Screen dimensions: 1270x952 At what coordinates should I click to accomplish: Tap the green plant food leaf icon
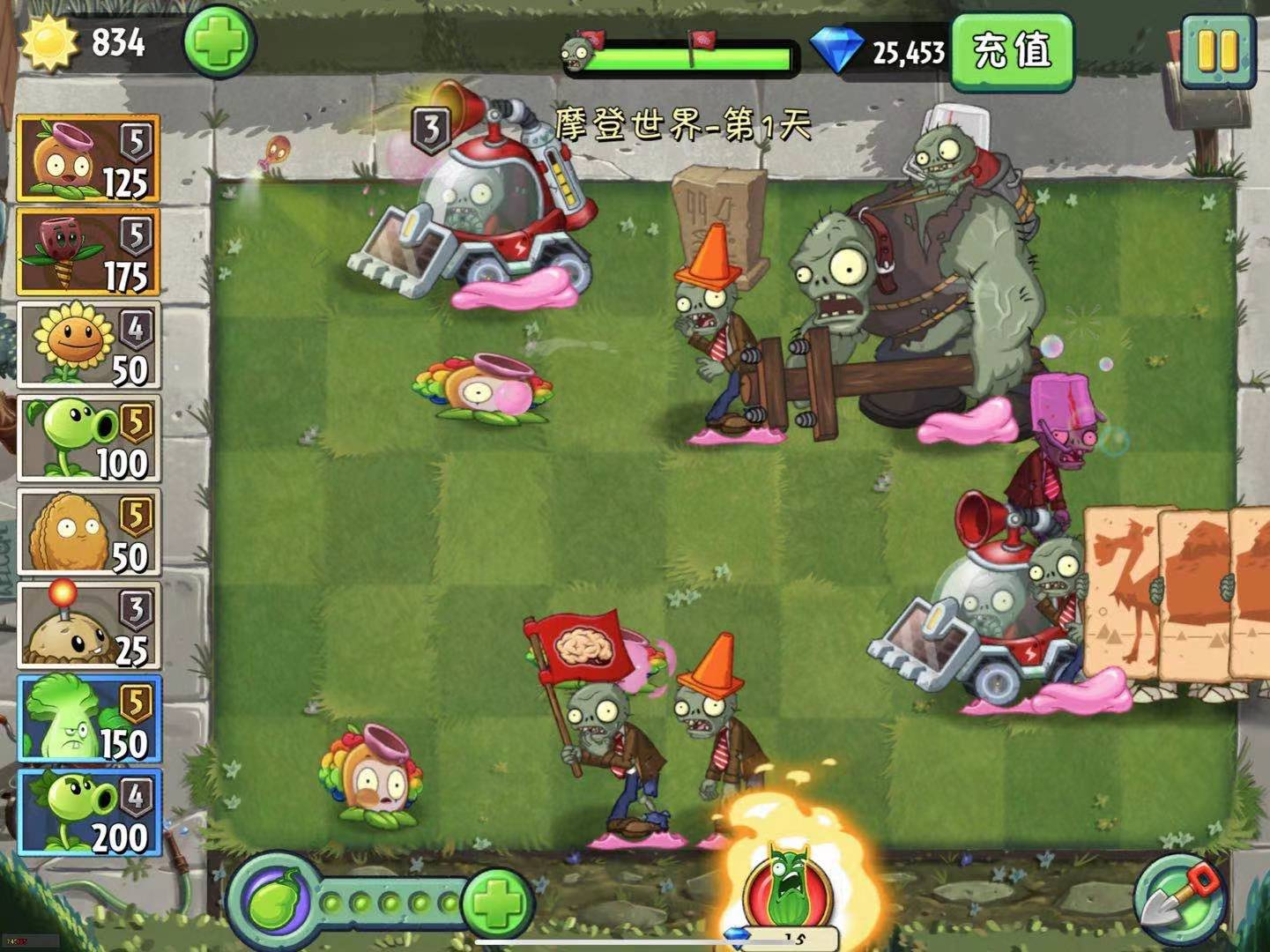click(x=272, y=903)
